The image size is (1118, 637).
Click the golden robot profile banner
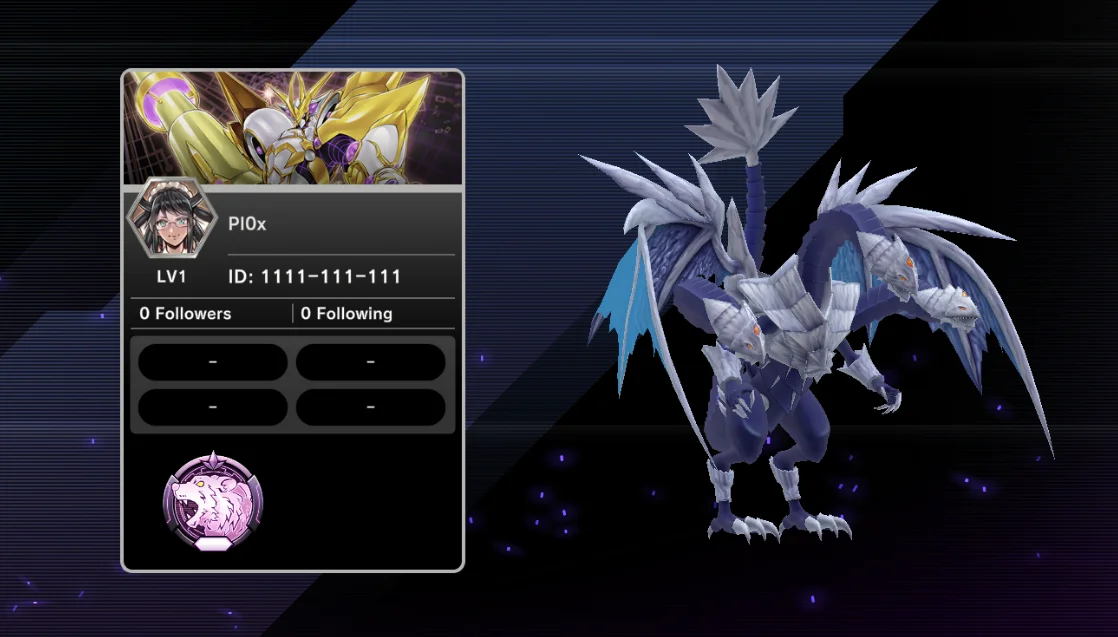[293, 128]
